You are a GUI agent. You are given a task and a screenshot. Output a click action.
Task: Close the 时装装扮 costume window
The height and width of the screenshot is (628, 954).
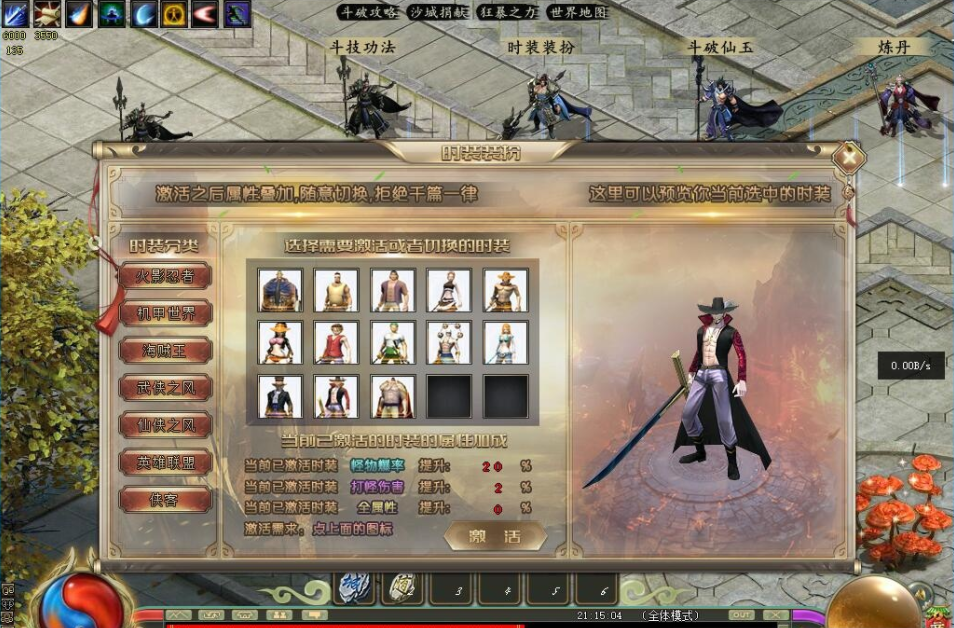(x=849, y=157)
